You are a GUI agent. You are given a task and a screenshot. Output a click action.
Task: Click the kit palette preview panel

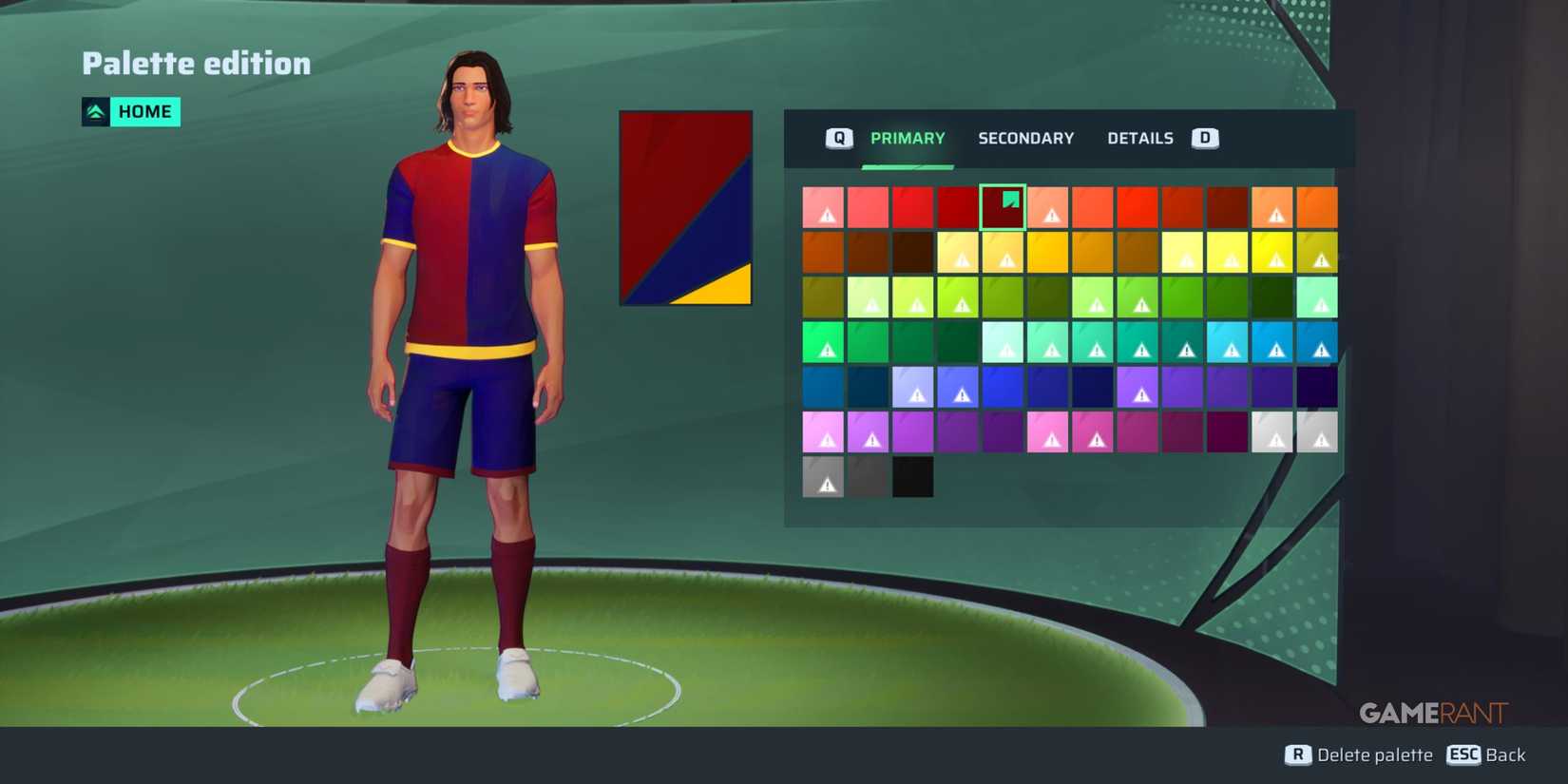point(684,207)
